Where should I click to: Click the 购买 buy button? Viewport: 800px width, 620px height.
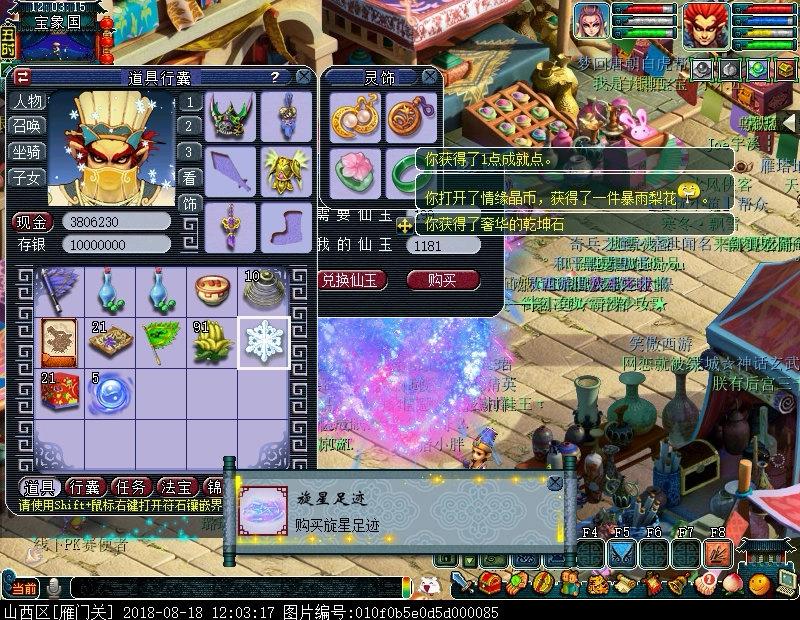tap(441, 280)
